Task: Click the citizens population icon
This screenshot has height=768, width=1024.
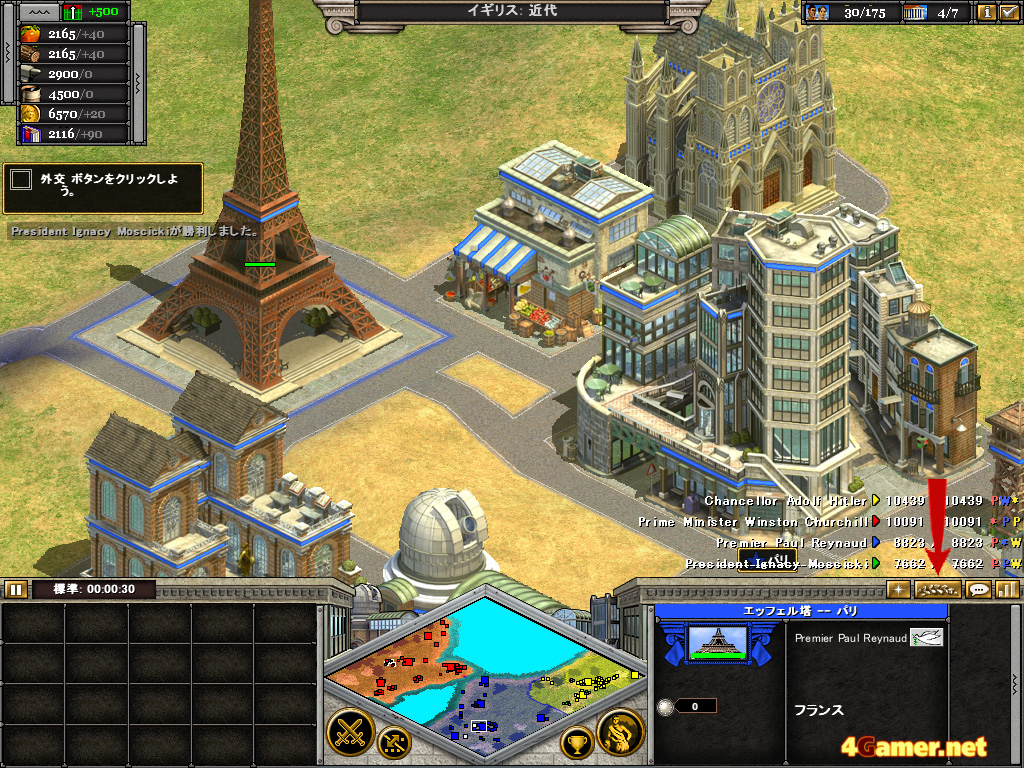Action: coord(818,13)
